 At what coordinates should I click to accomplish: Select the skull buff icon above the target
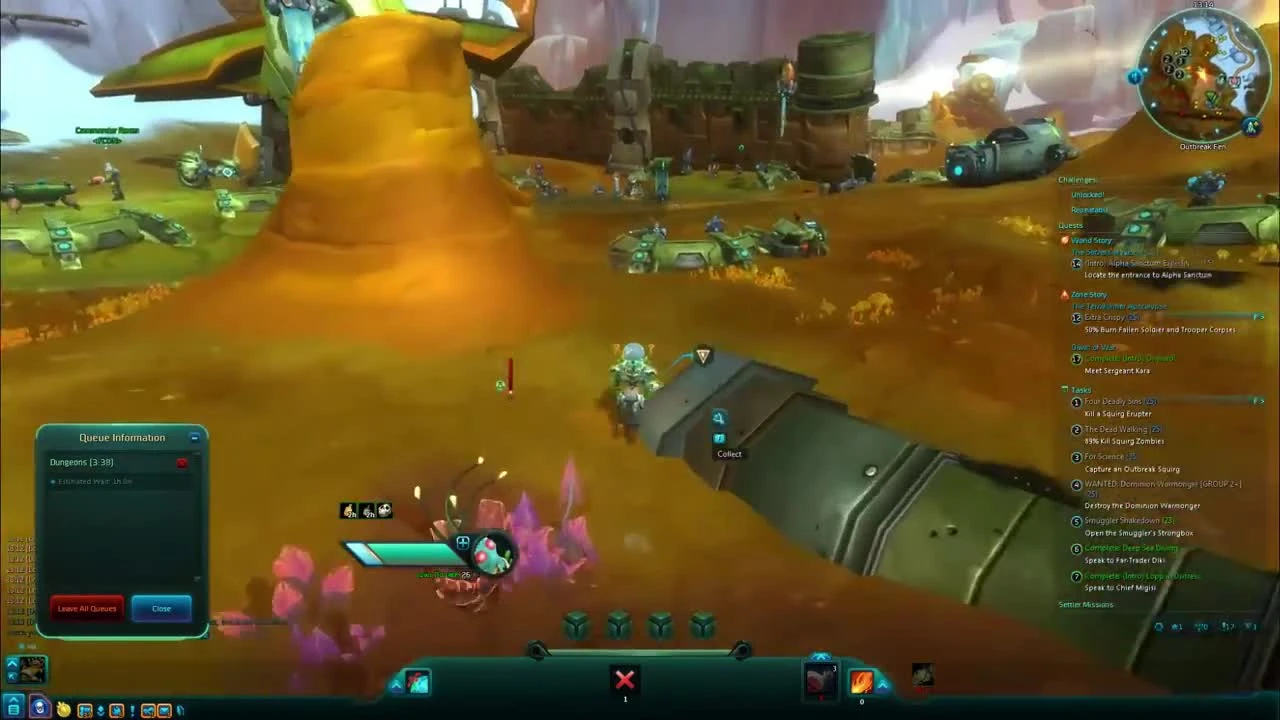[384, 510]
